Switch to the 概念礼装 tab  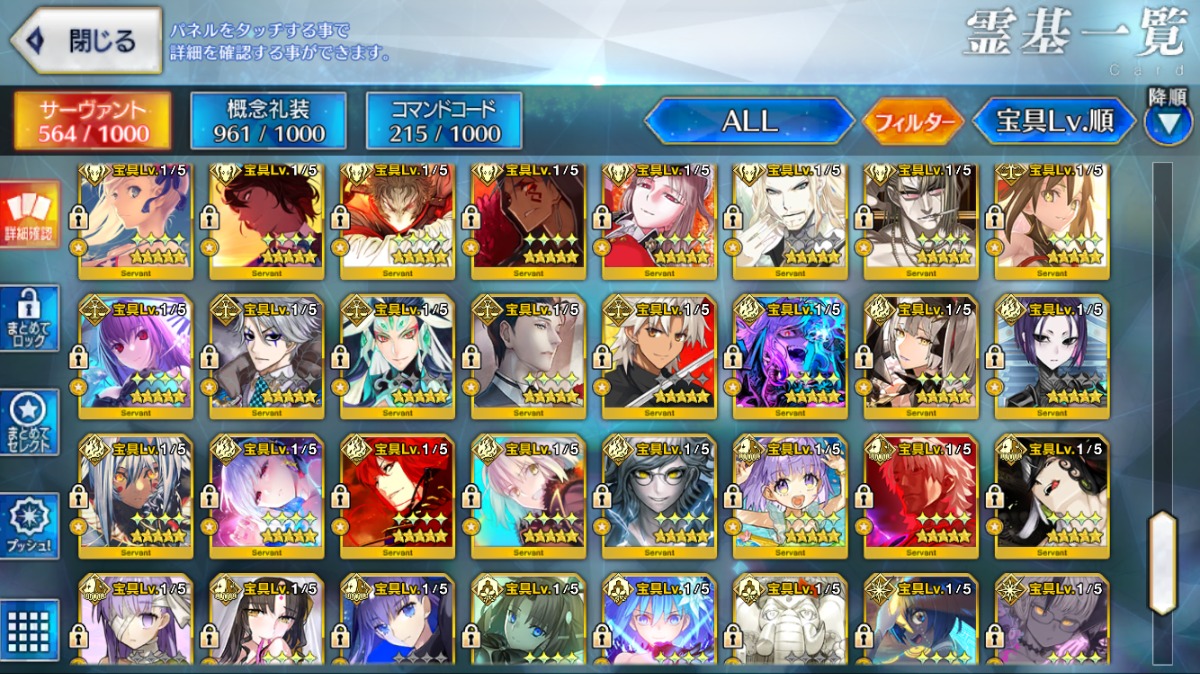coord(269,121)
